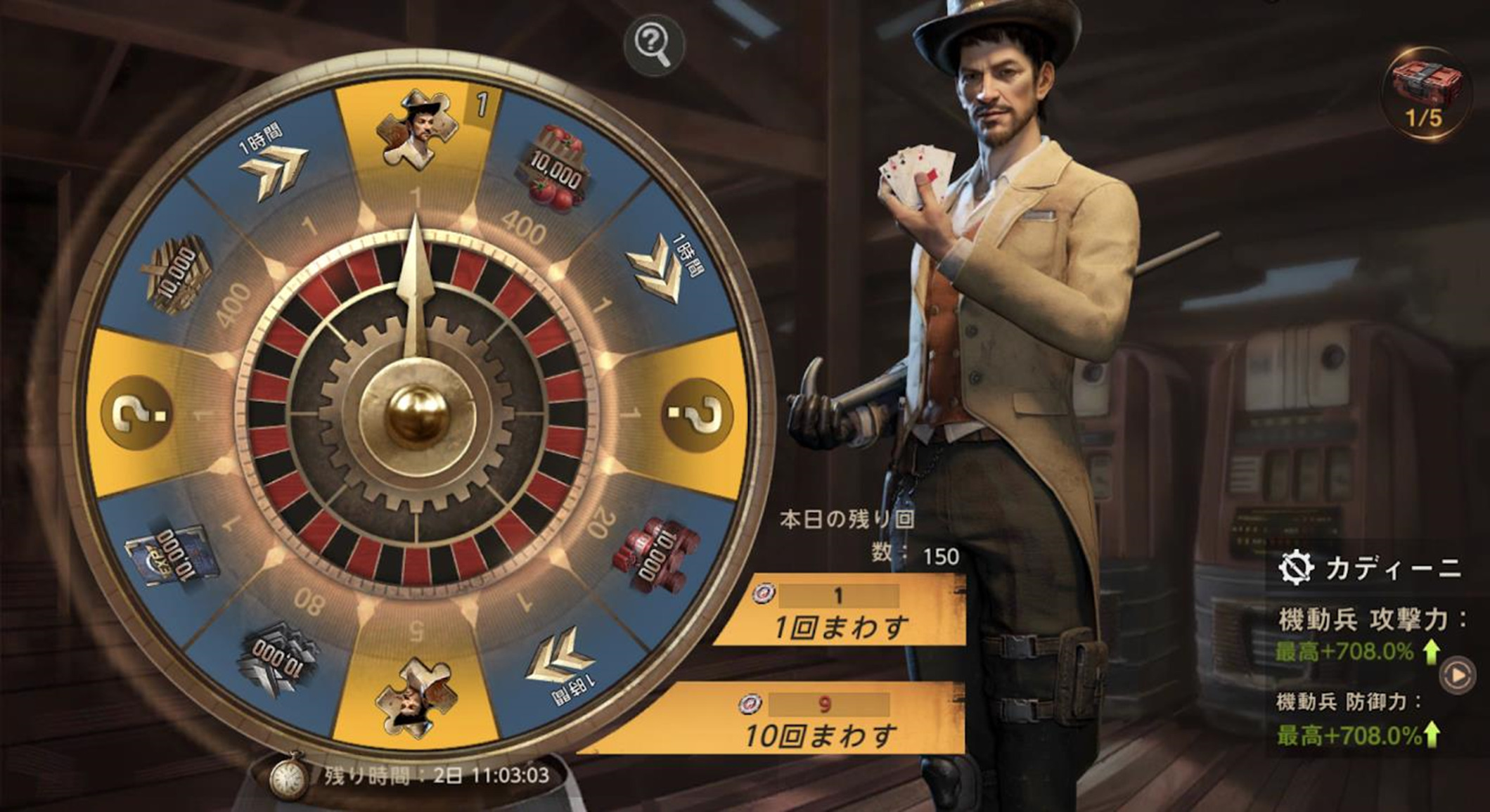Inspect the hero puzzle piece on the top wheel segment
Viewport: 1490px width, 812px height.
coord(417,130)
